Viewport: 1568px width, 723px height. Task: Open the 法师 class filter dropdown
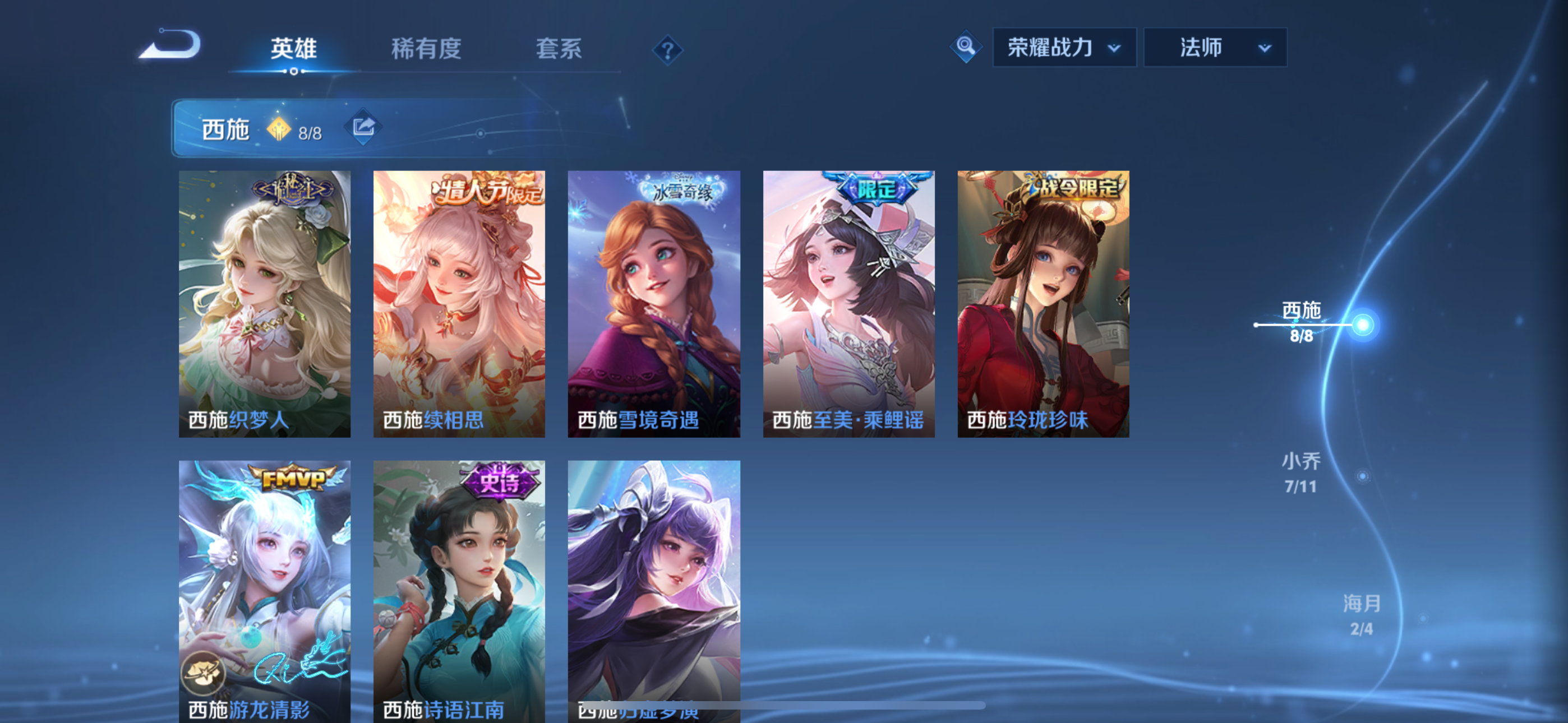[x=1214, y=48]
